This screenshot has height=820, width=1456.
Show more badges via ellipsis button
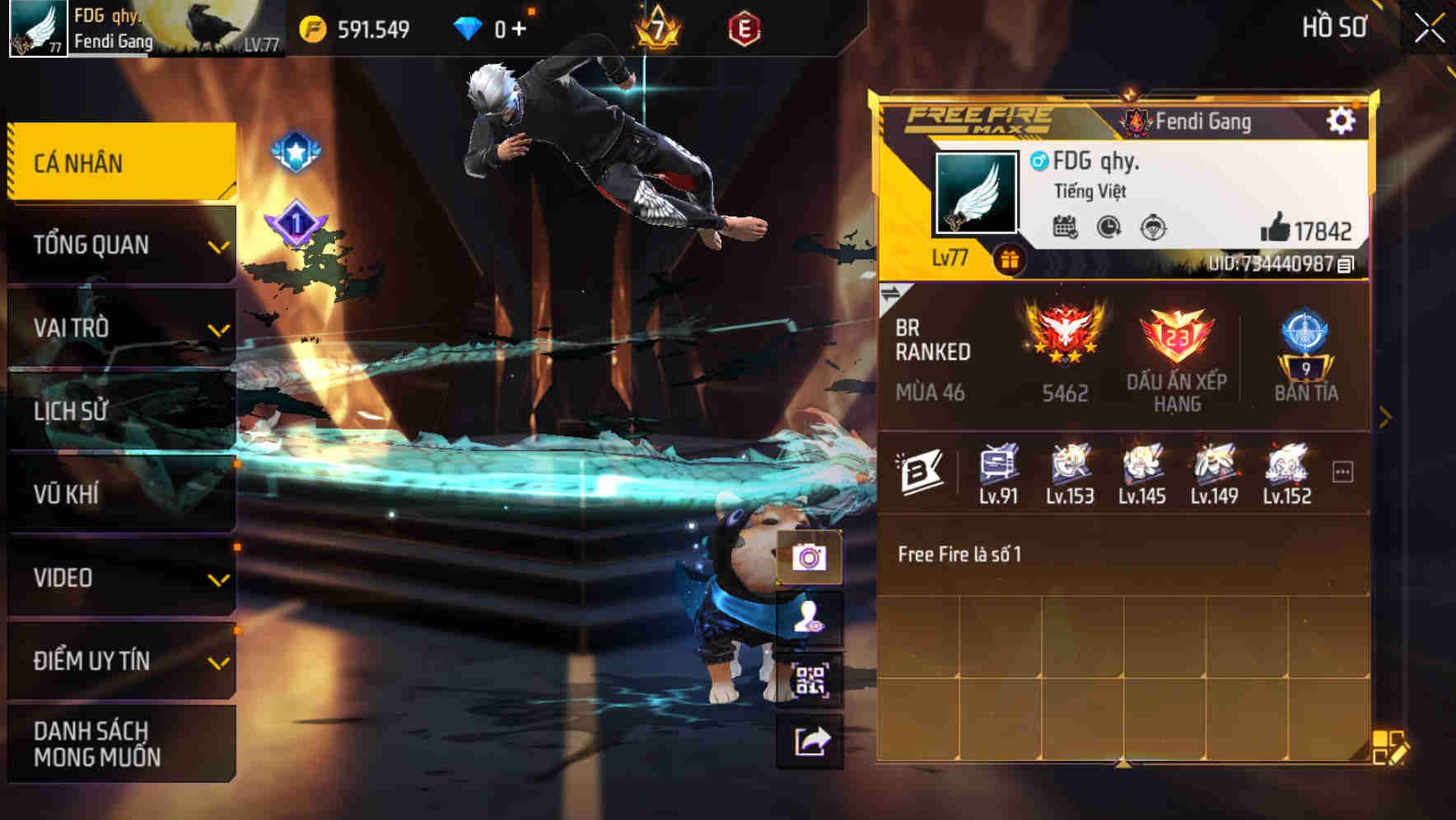(x=1342, y=472)
